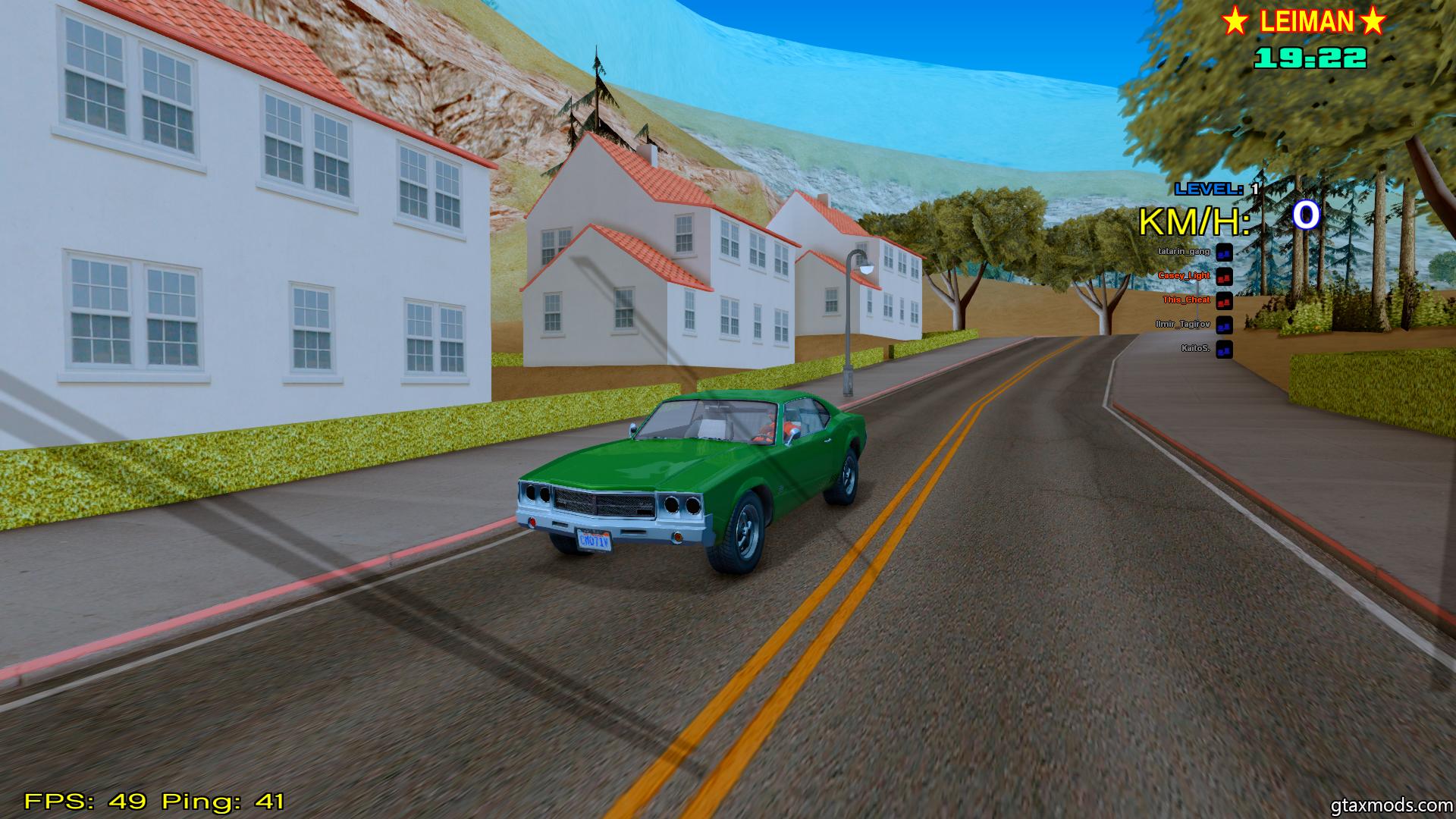Select Casey_Light in the player list
The height and width of the screenshot is (819, 1456).
[x=1184, y=276]
